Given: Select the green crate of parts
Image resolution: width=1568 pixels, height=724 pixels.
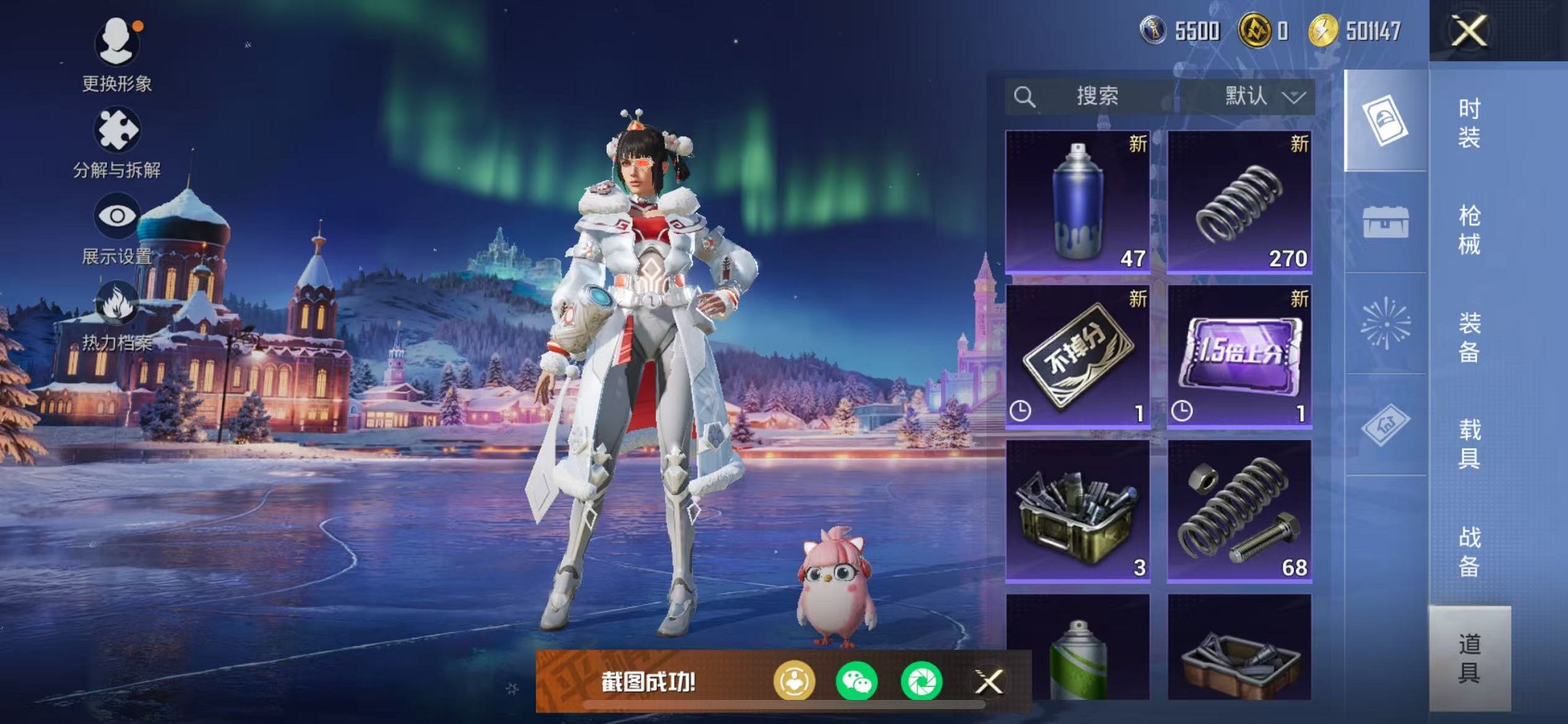Looking at the screenshot, I should pyautogui.click(x=1078, y=510).
